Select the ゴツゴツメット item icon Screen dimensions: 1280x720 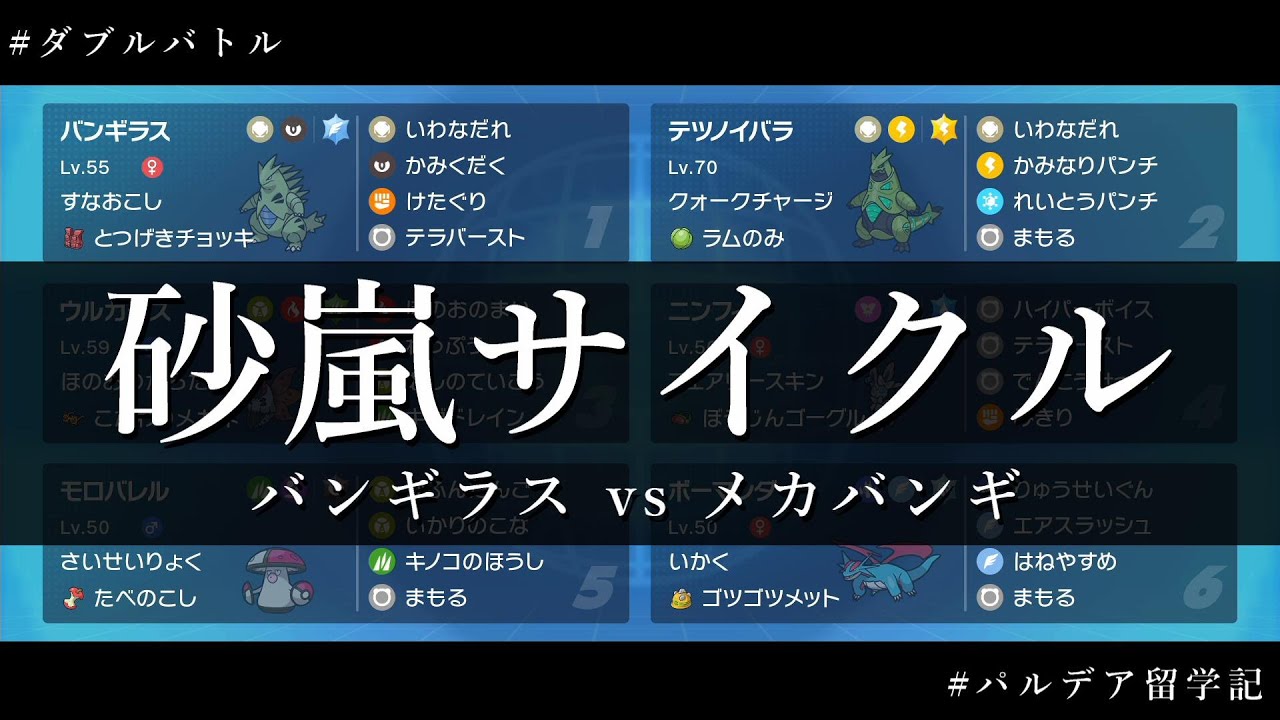(680, 598)
